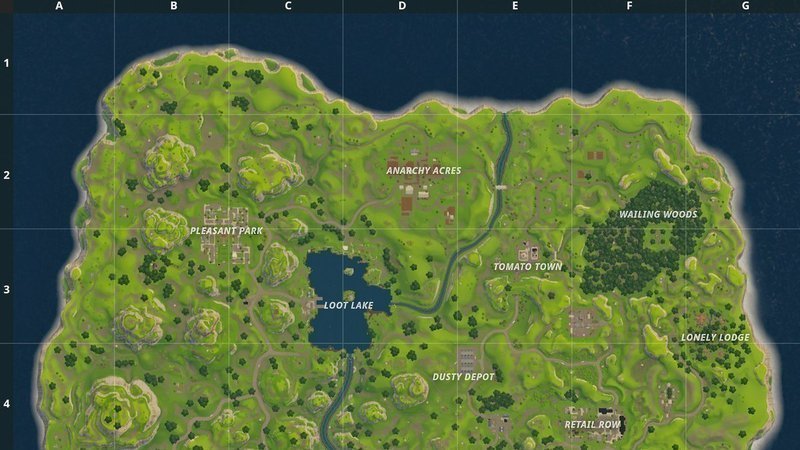Place a marker on Pleasant Park label
Viewport: 800px width, 450px height.
tap(226, 231)
